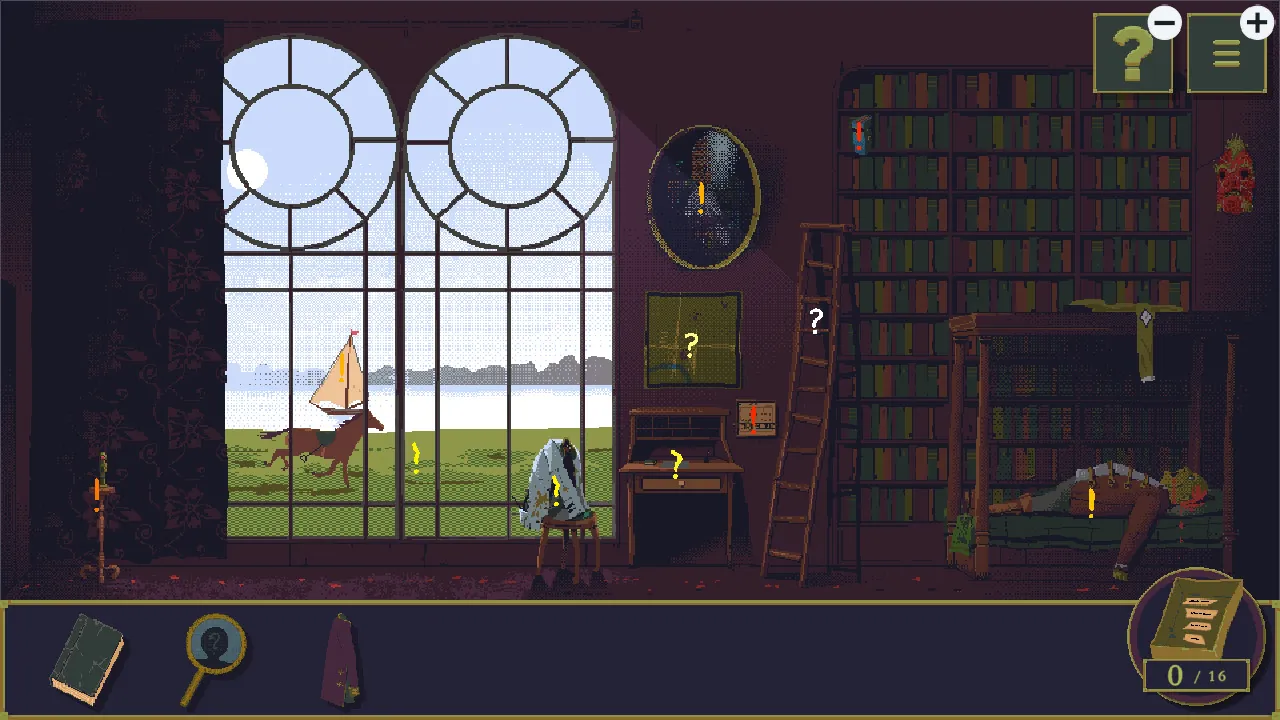Click the exclamation marker on the writing desk
Viewport: 1280px width, 720px height.
coord(674,462)
